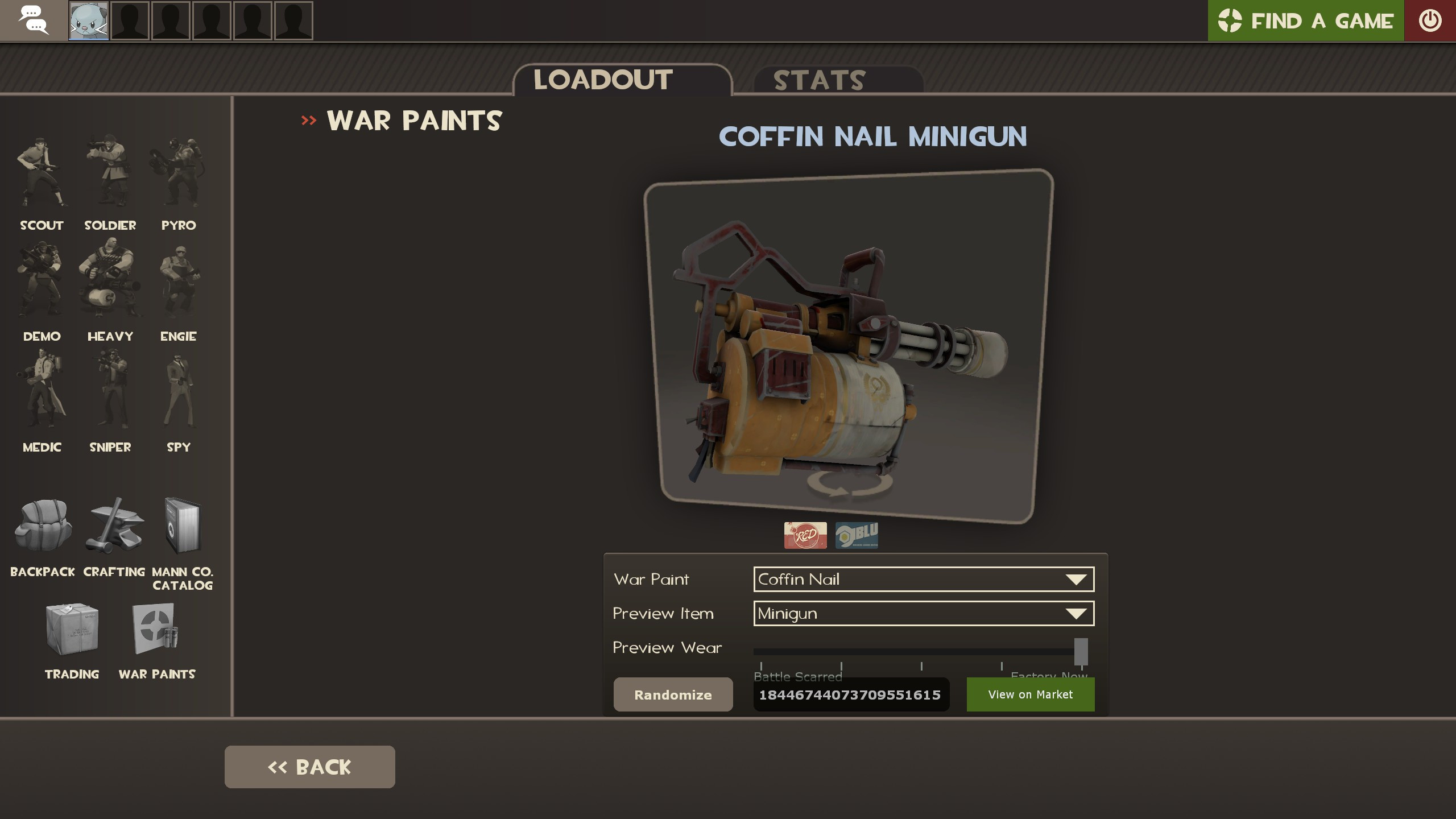Click View on Market
The height and width of the screenshot is (819, 1456).
pyautogui.click(x=1030, y=694)
